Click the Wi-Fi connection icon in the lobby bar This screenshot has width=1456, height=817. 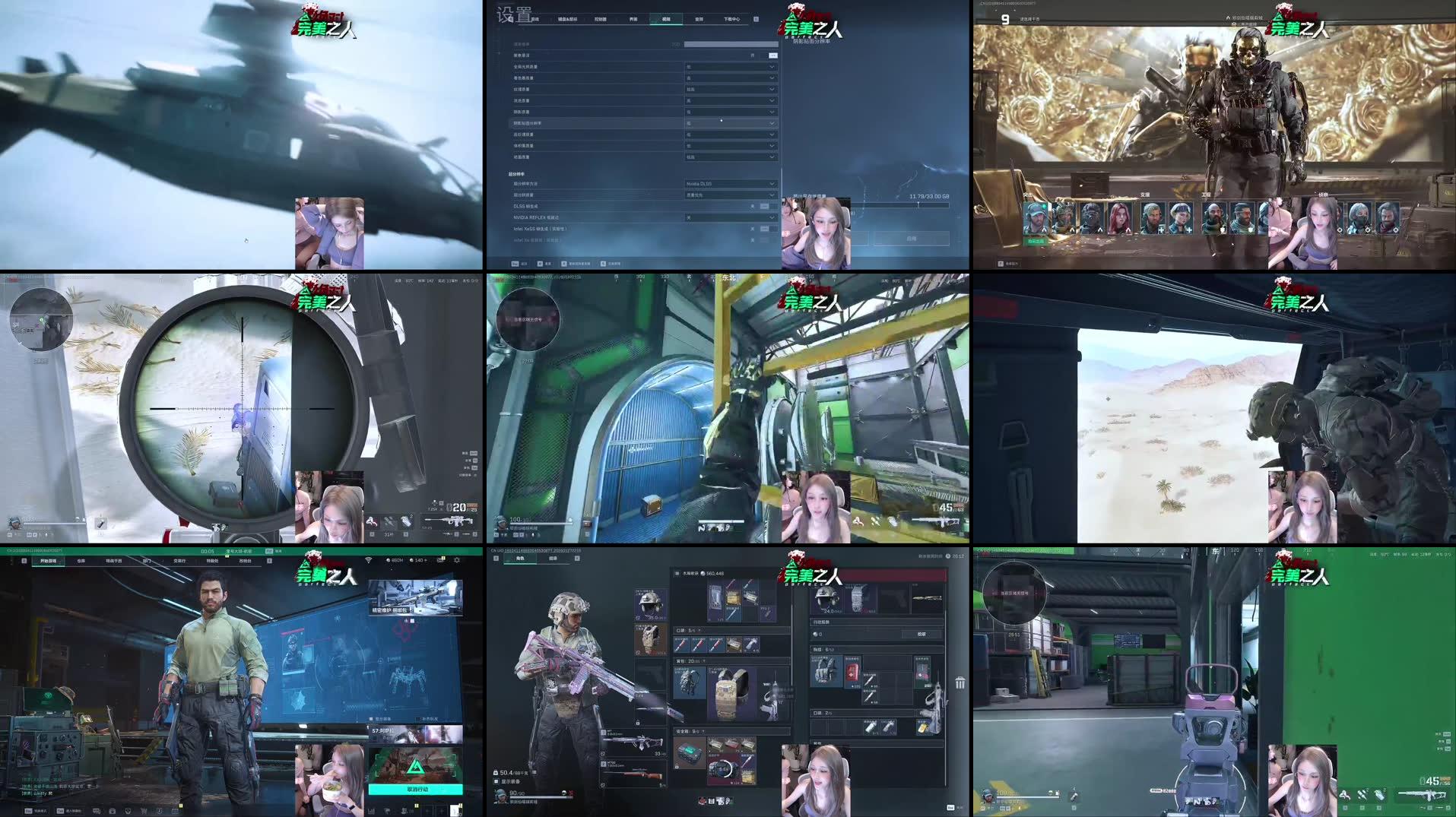point(368,560)
